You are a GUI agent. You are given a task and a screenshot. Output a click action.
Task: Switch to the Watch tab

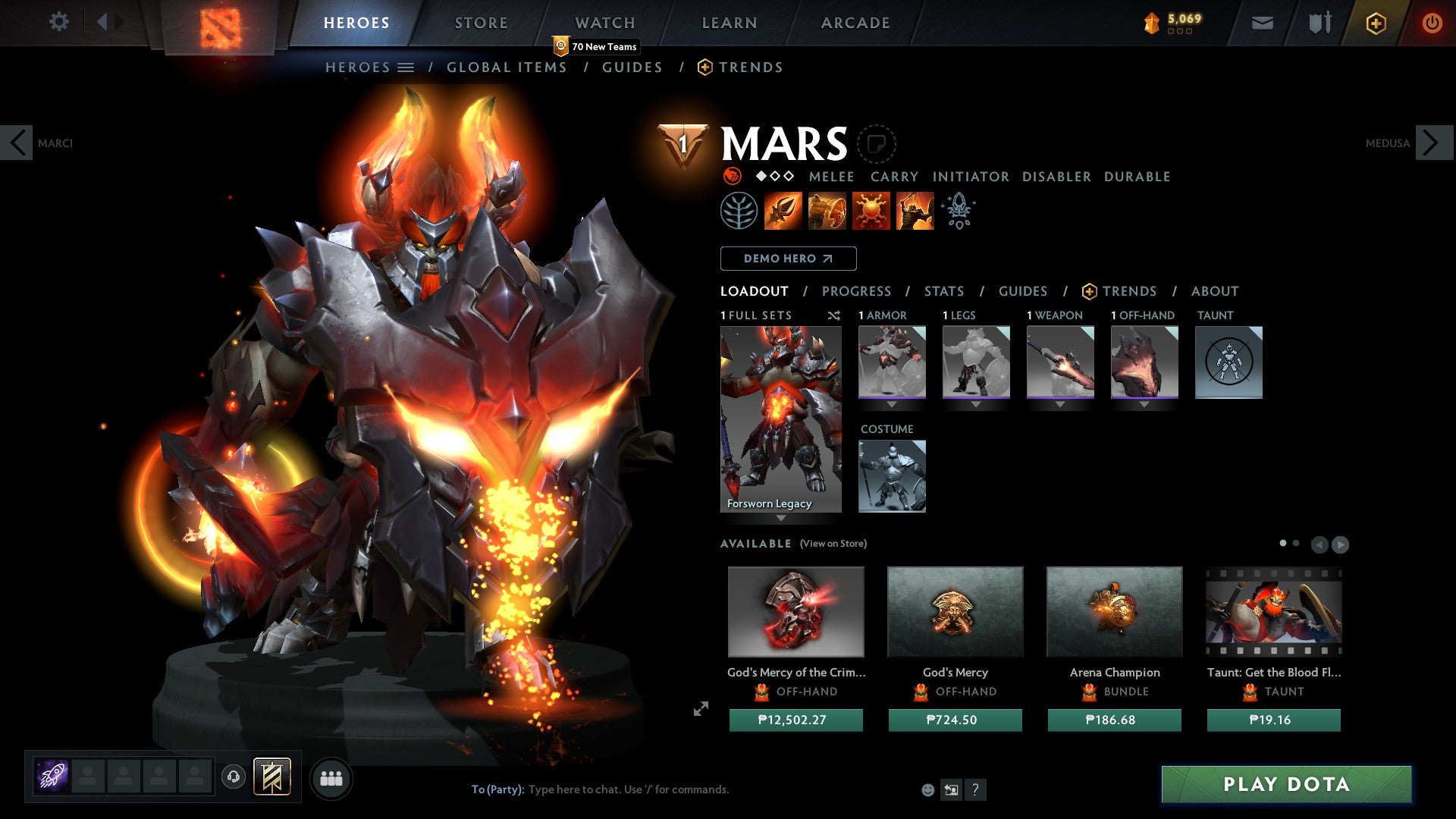[604, 23]
